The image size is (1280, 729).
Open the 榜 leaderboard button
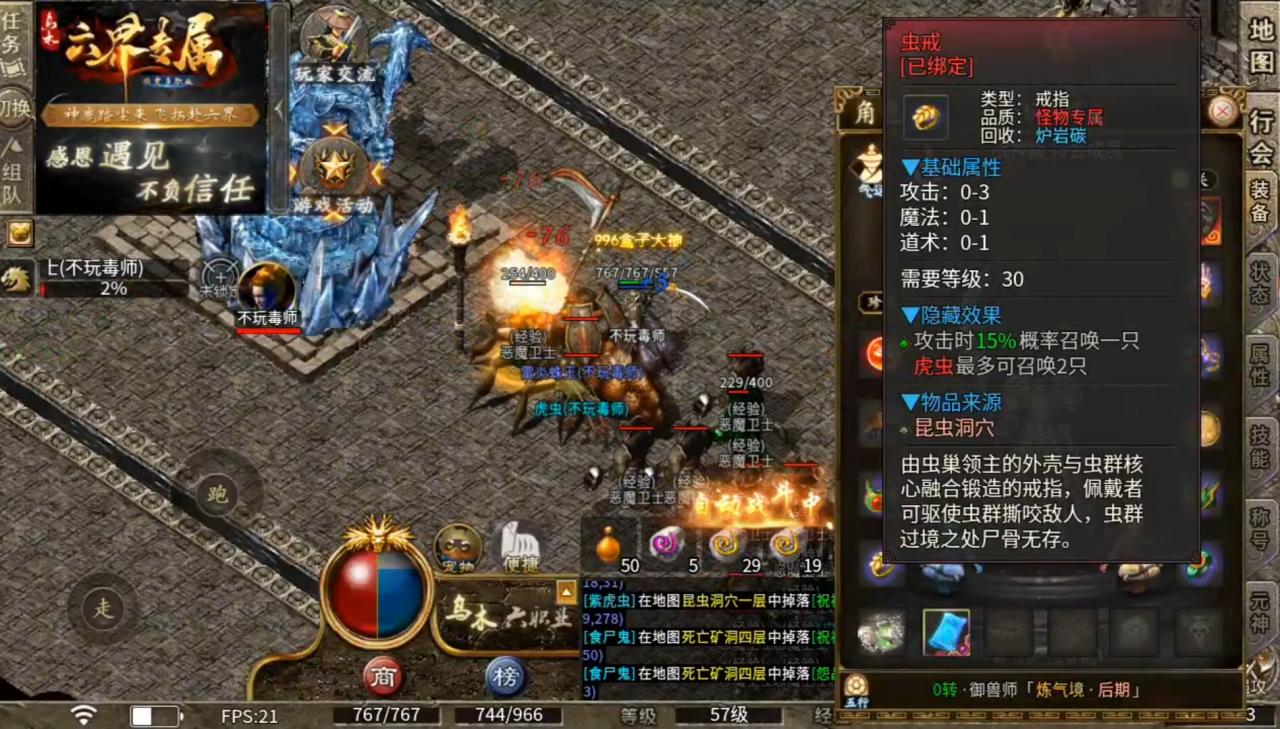[x=508, y=677]
